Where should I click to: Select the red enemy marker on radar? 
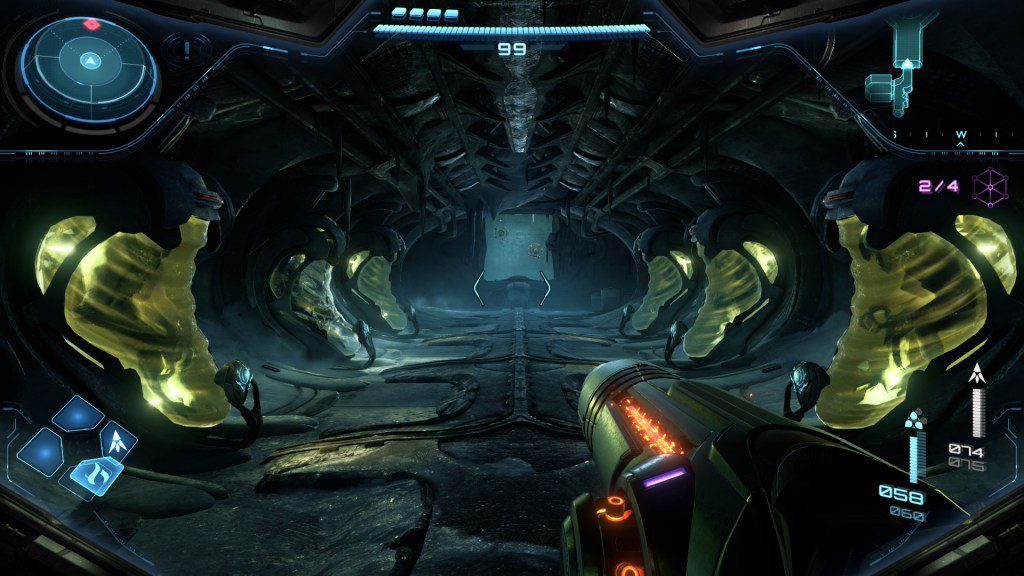click(x=91, y=23)
